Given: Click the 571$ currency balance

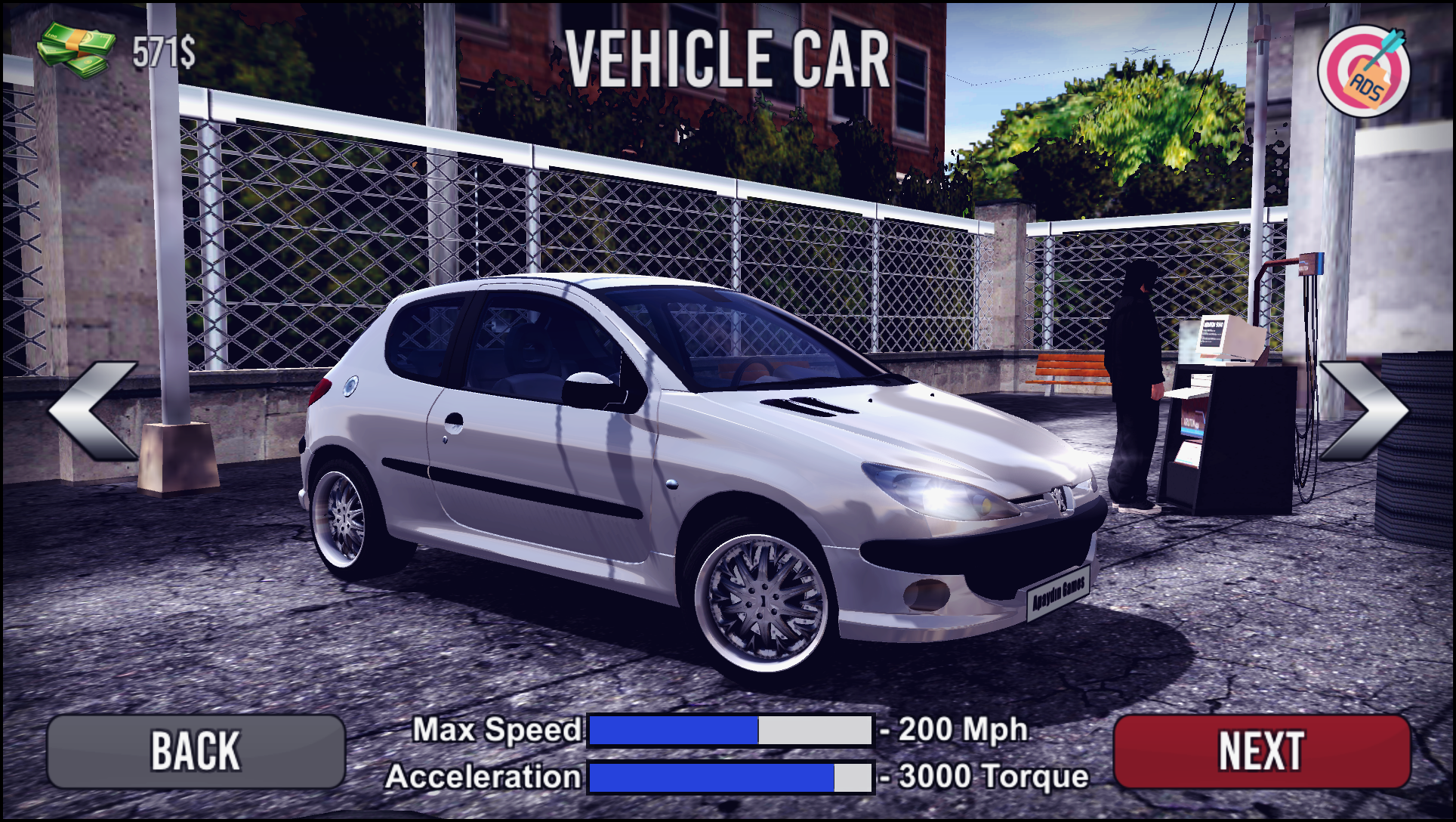Looking at the screenshot, I should 162,51.
